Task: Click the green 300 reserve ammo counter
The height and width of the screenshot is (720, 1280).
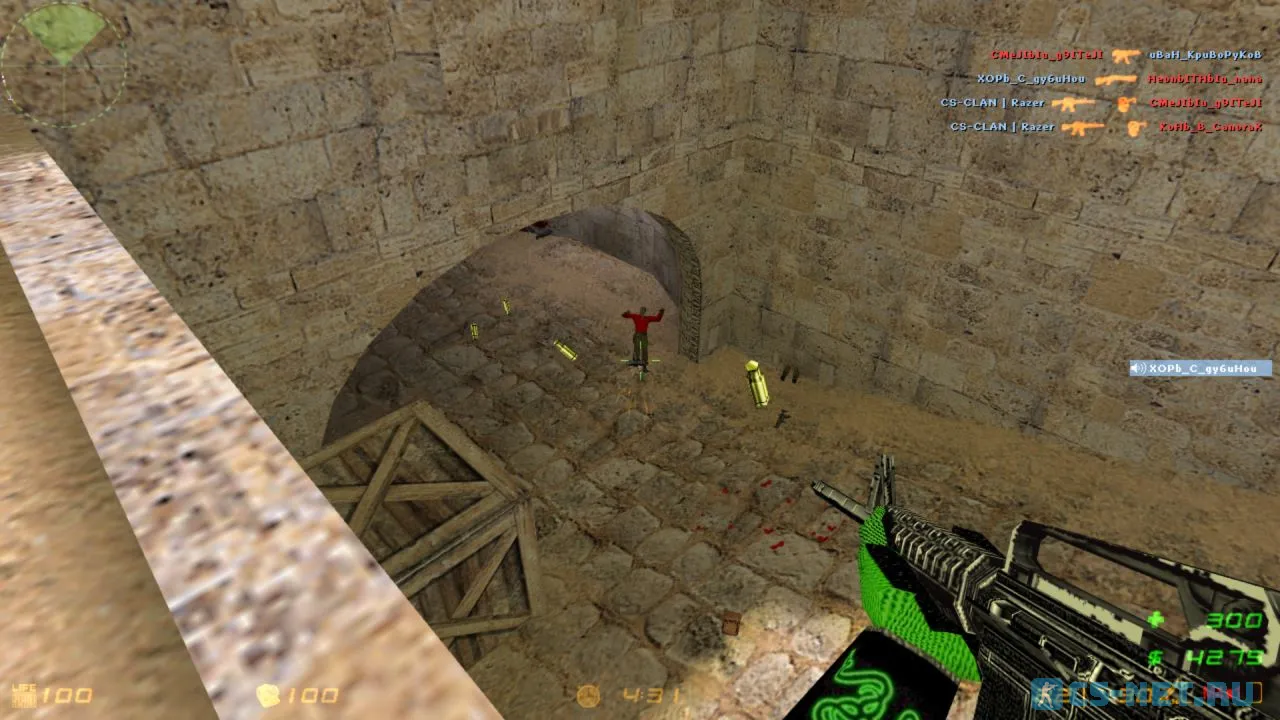Action: tap(1234, 621)
